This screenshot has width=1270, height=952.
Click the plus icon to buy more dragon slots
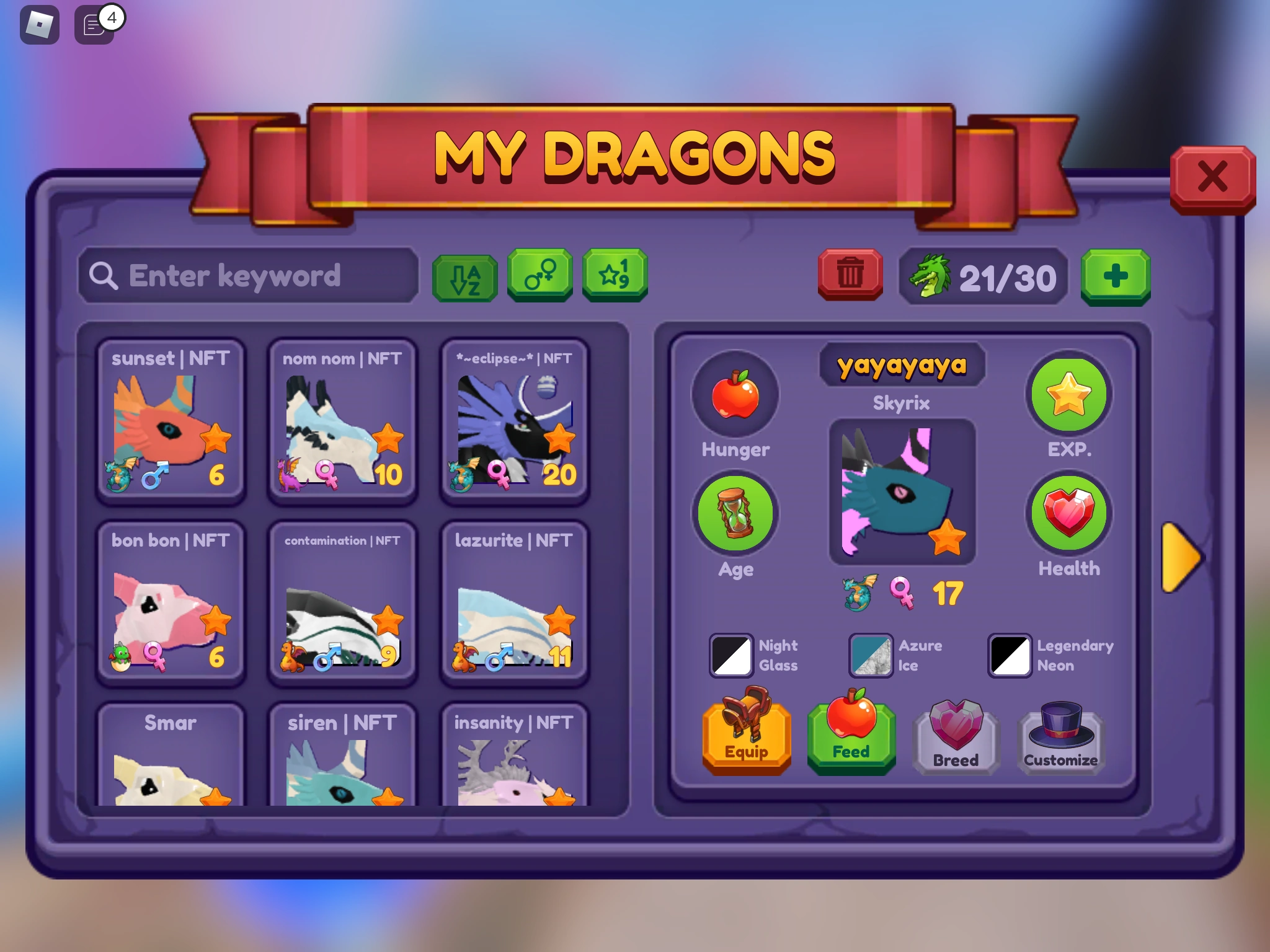click(1116, 277)
